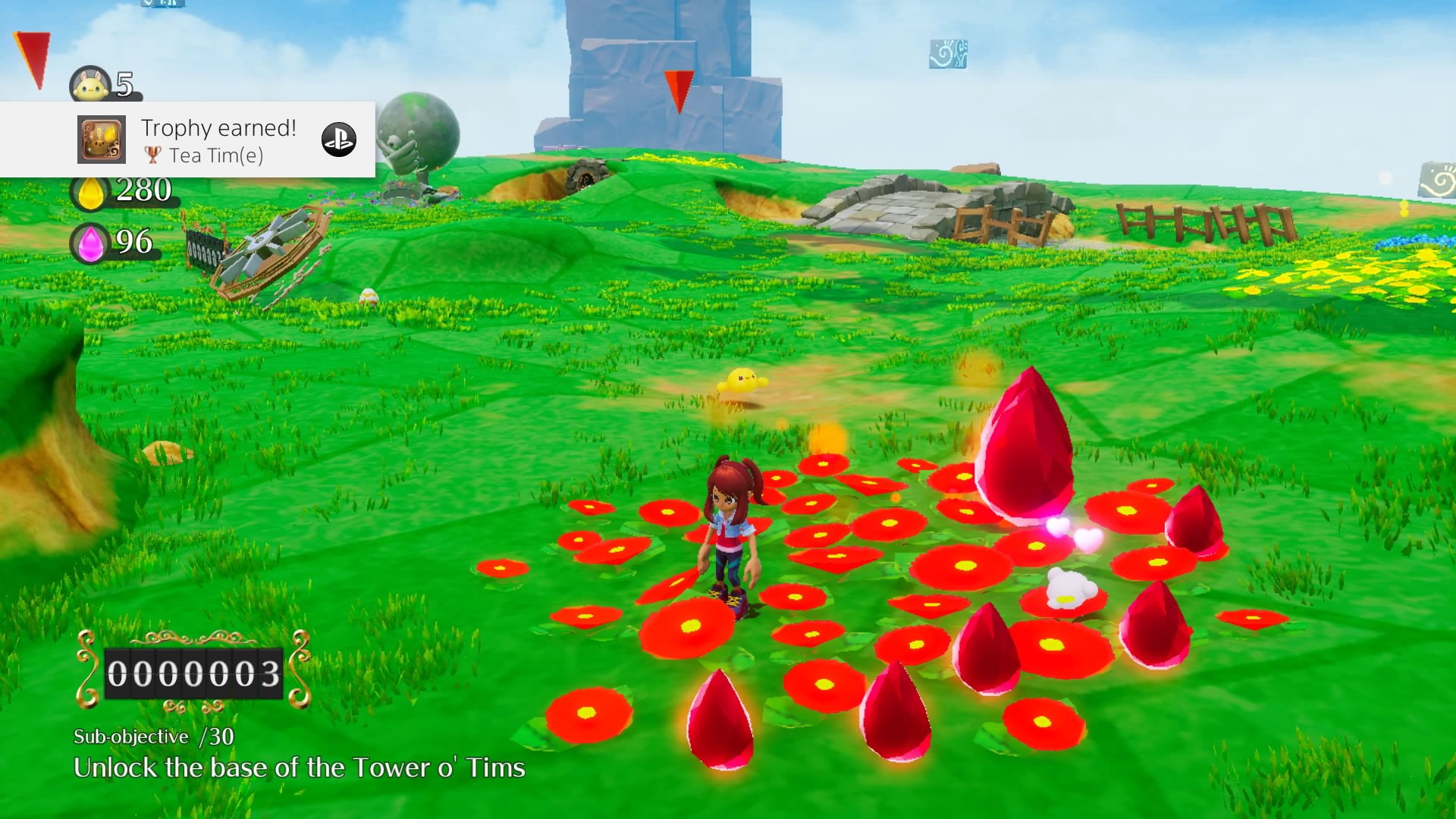Click the Tim creature counter icon
Image resolution: width=1456 pixels, height=819 pixels.
click(89, 86)
